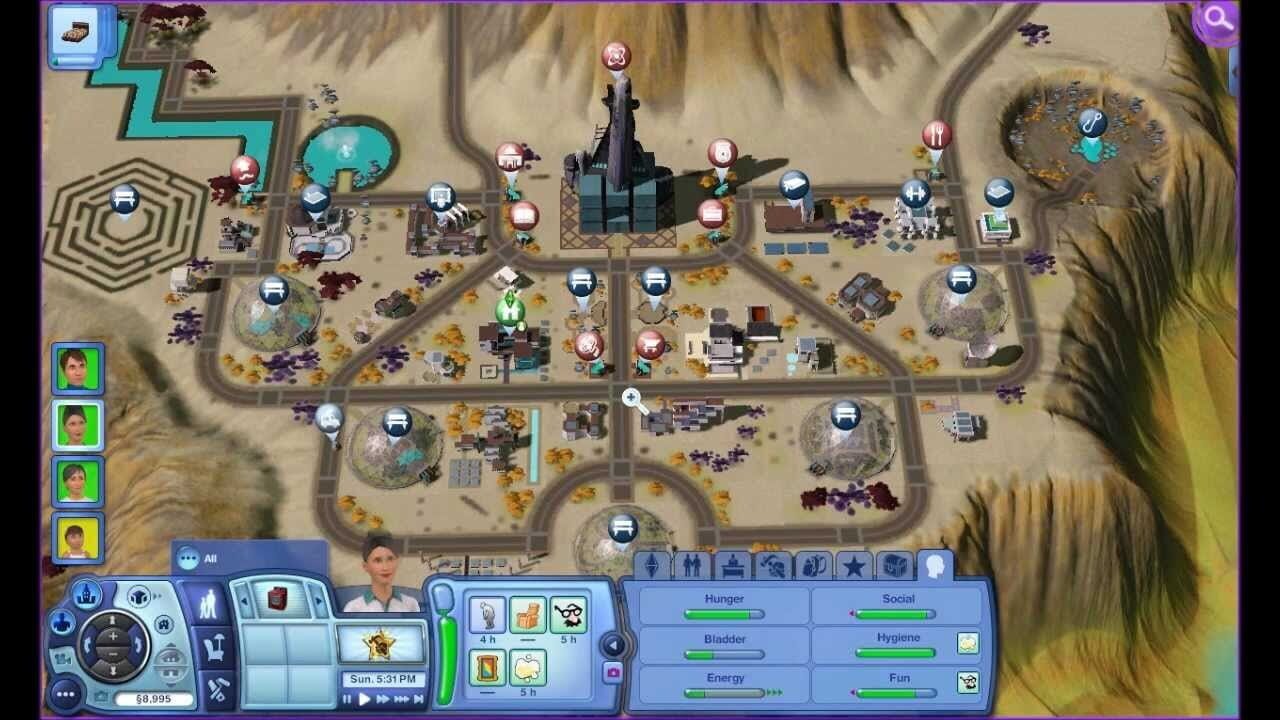Pause the game with the pause button

pyautogui.click(x=346, y=697)
